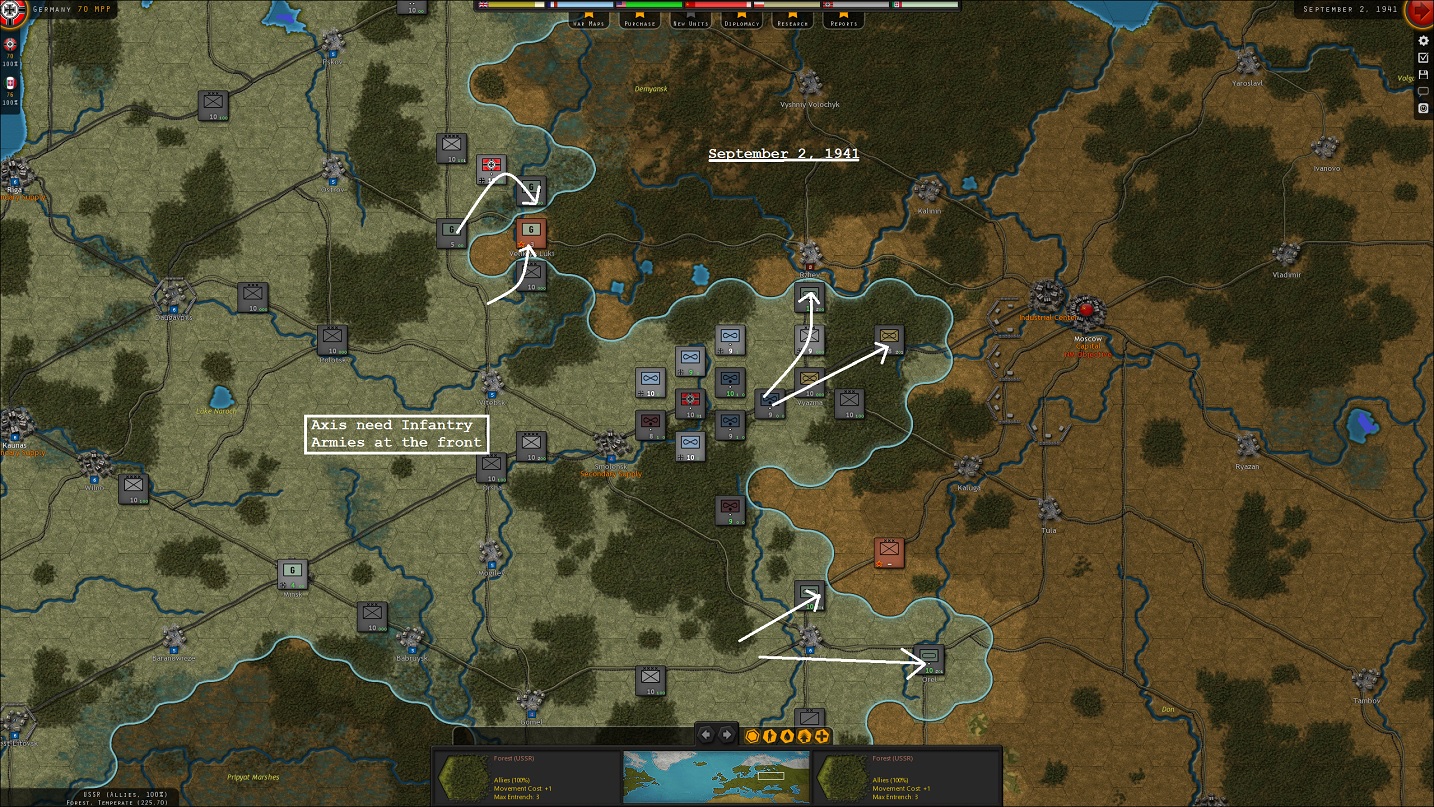The height and width of the screenshot is (807, 1434).
Task: Click the world minimap of Europe
Action: [x=716, y=776]
